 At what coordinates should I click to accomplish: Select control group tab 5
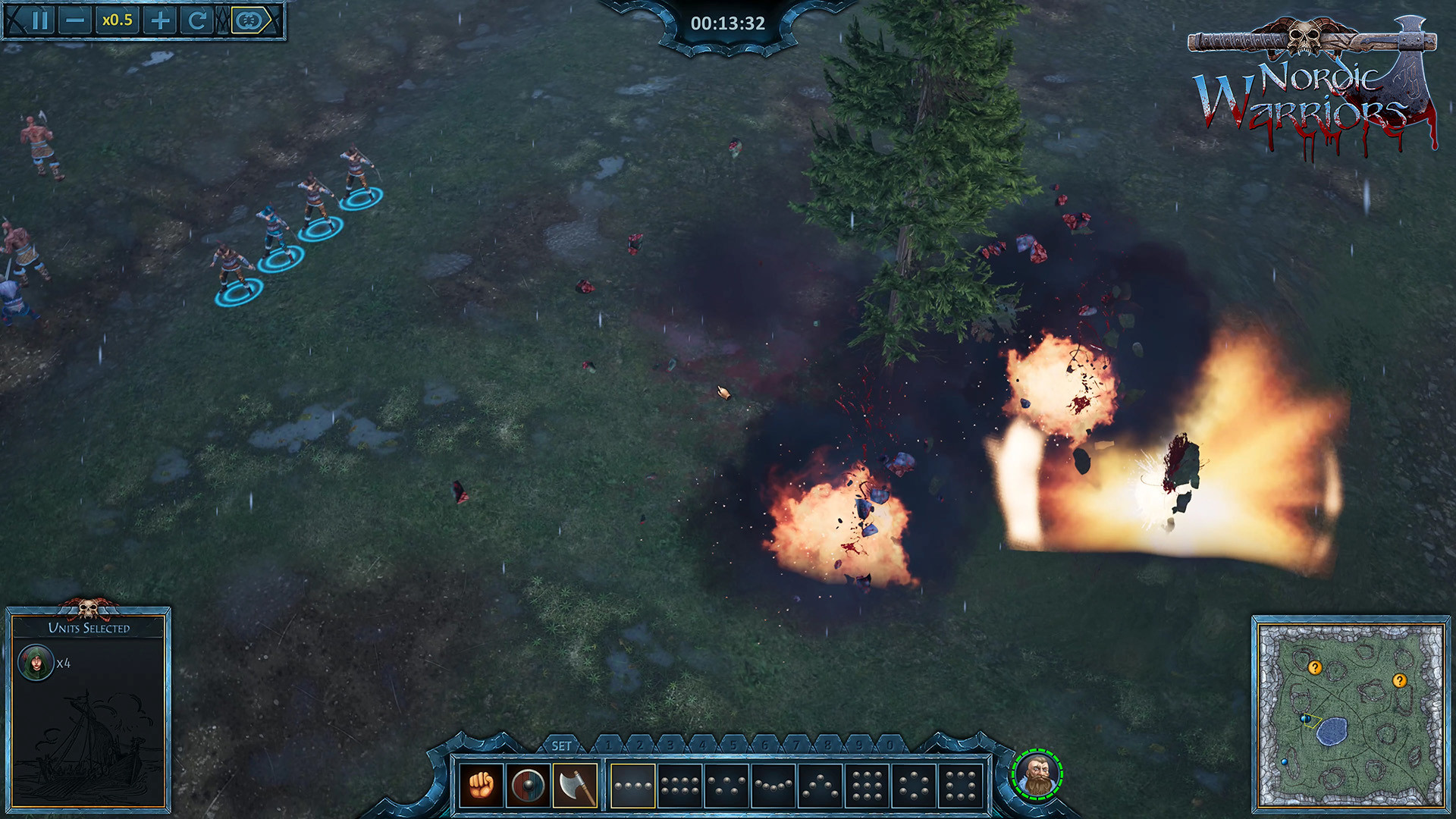pos(733,746)
